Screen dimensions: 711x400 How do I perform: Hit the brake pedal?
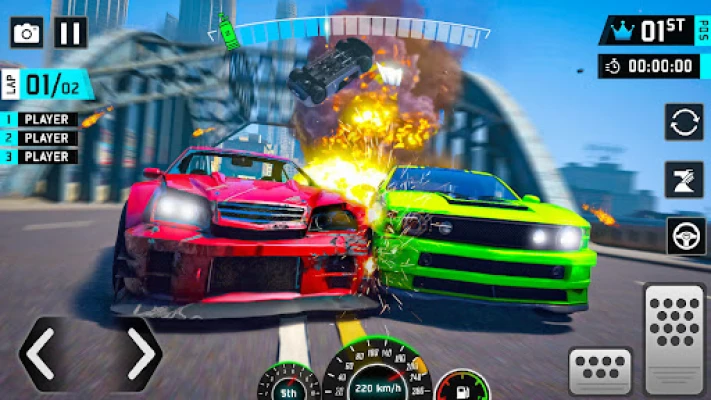pyautogui.click(x=600, y=372)
